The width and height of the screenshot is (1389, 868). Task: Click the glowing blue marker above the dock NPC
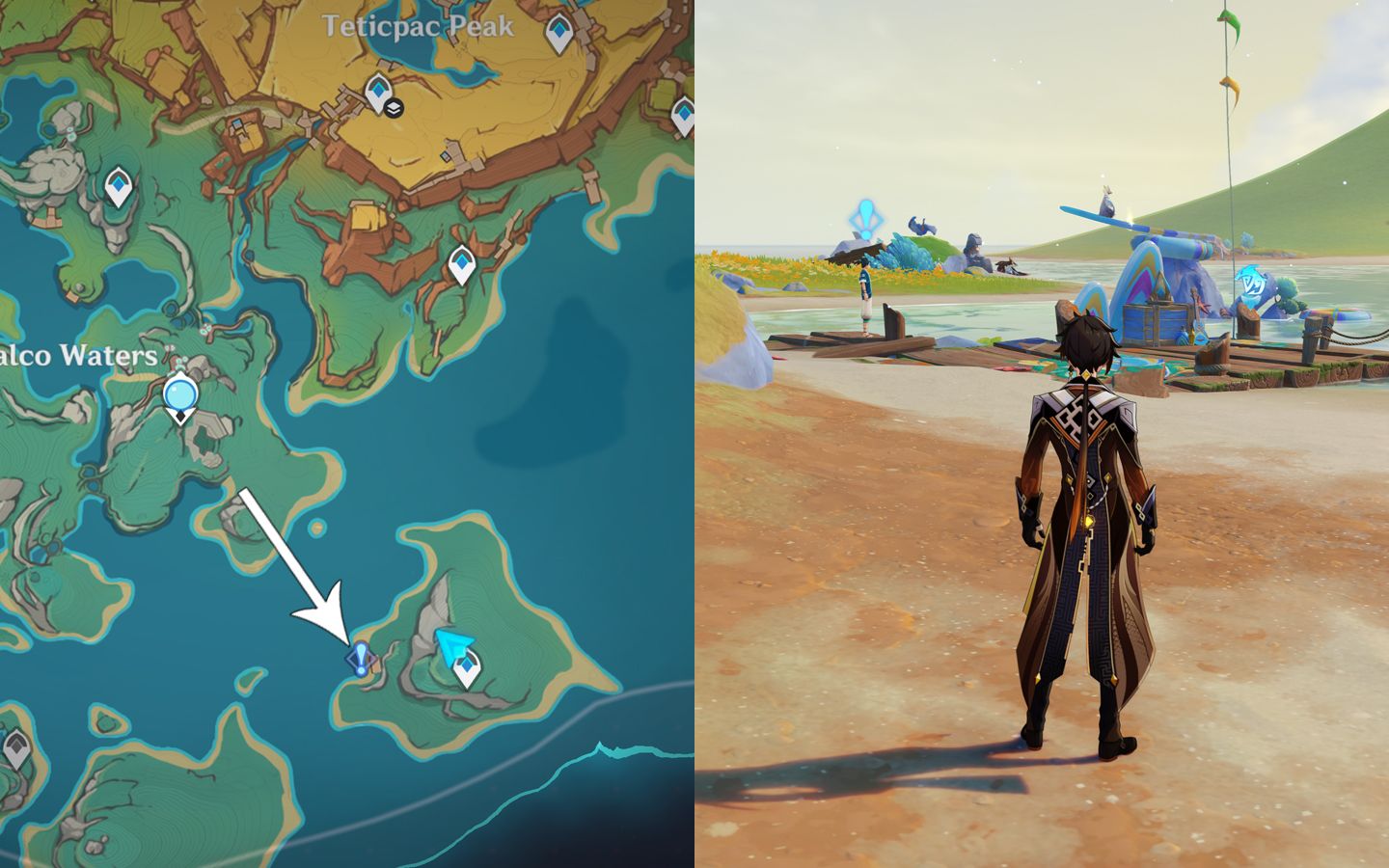click(868, 217)
